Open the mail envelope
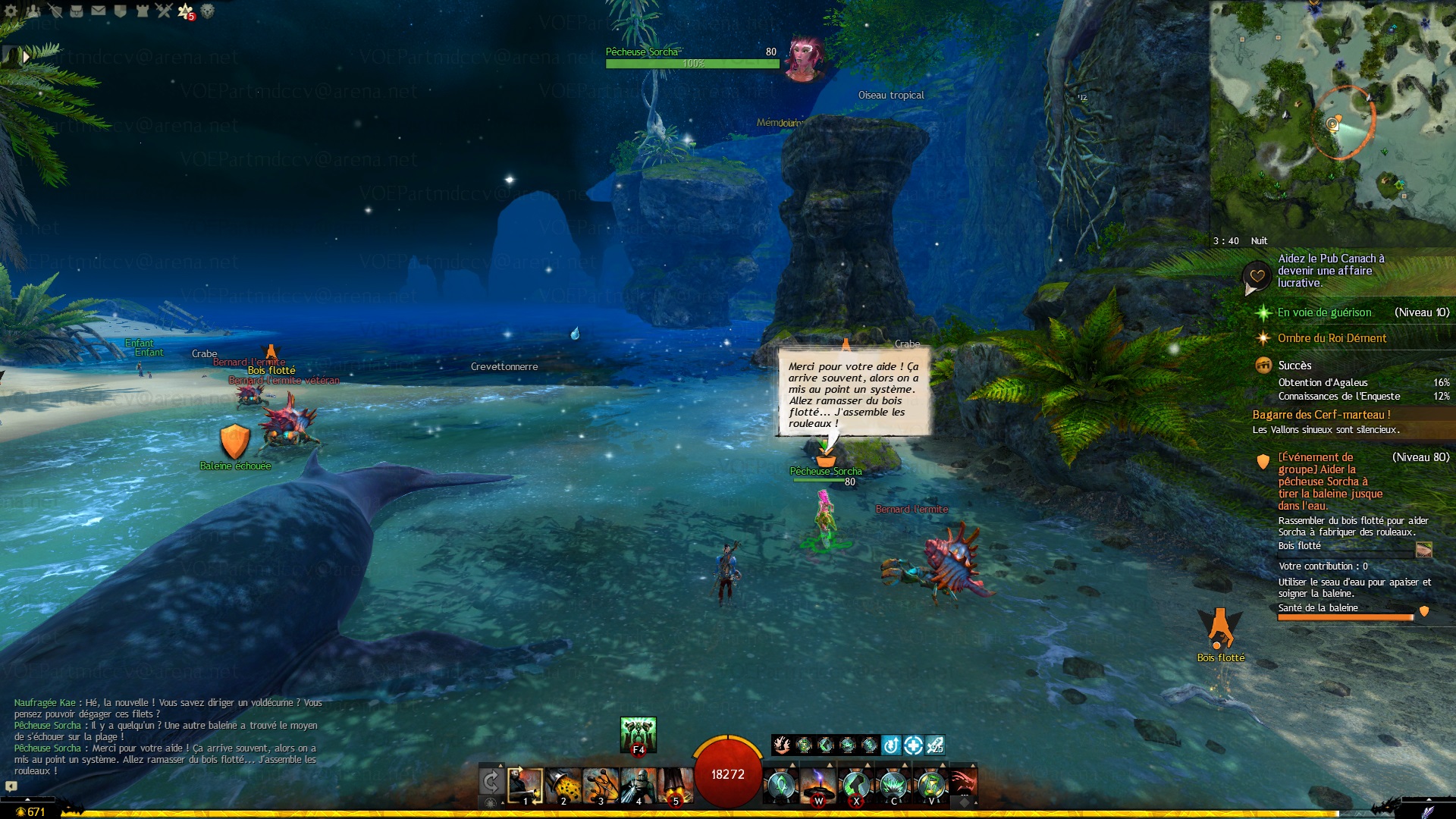 coord(99,11)
